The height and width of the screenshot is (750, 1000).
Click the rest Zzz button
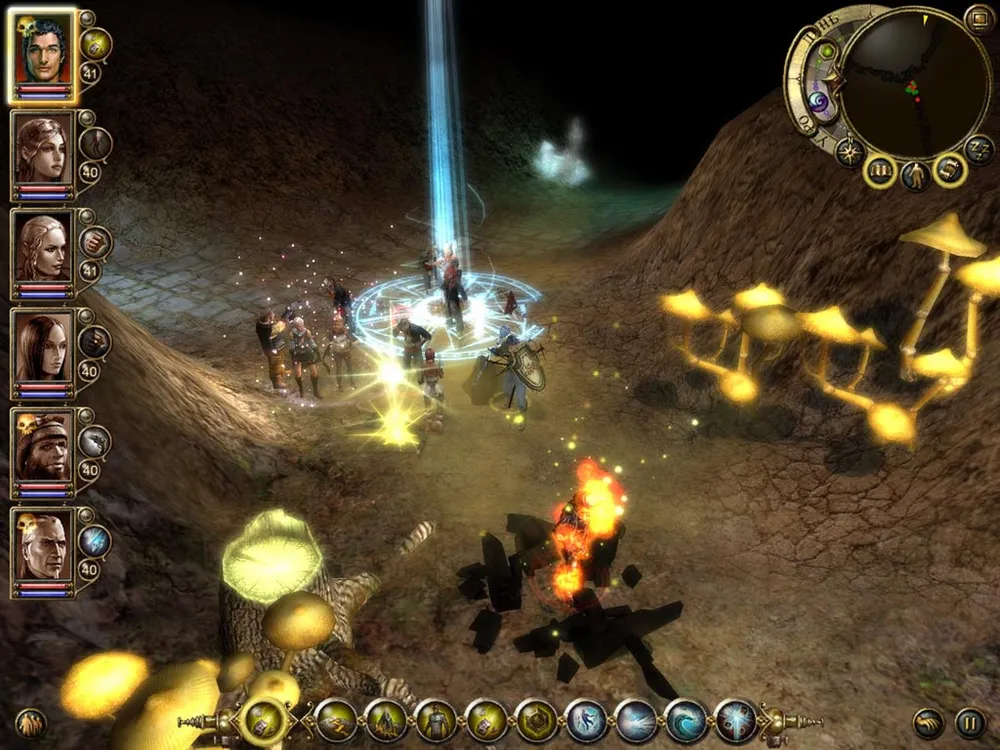coord(978,150)
